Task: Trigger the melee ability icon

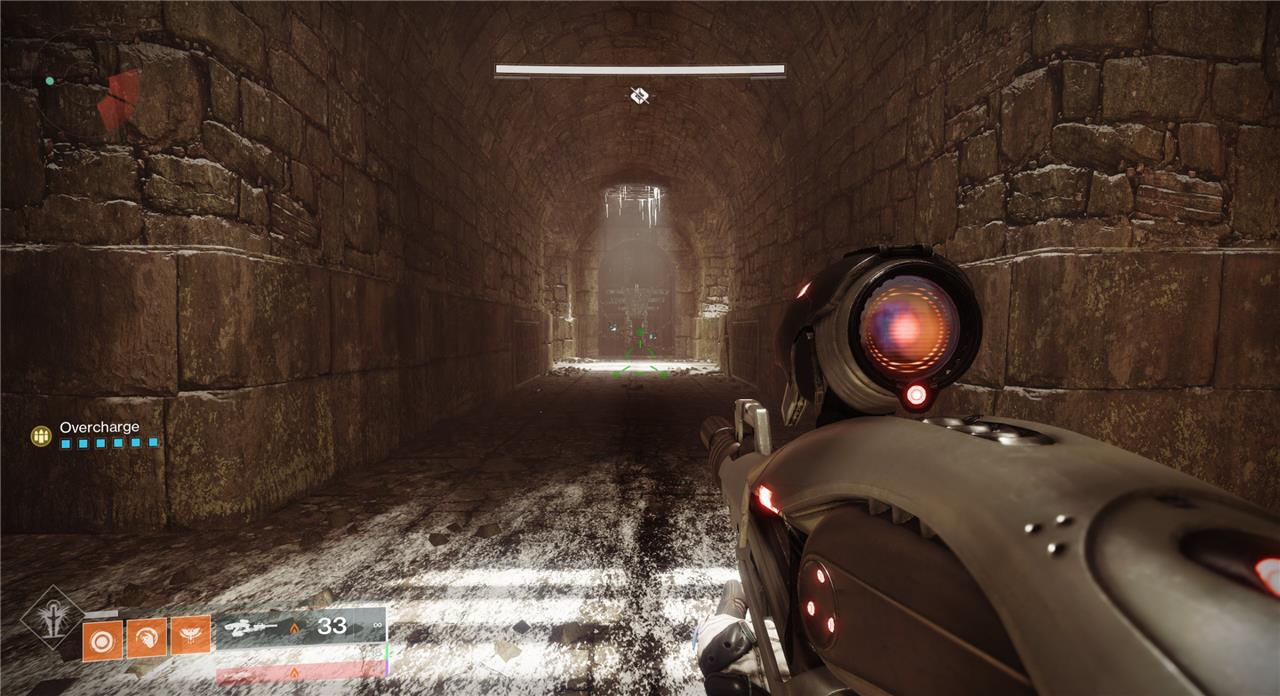Action: pos(146,637)
